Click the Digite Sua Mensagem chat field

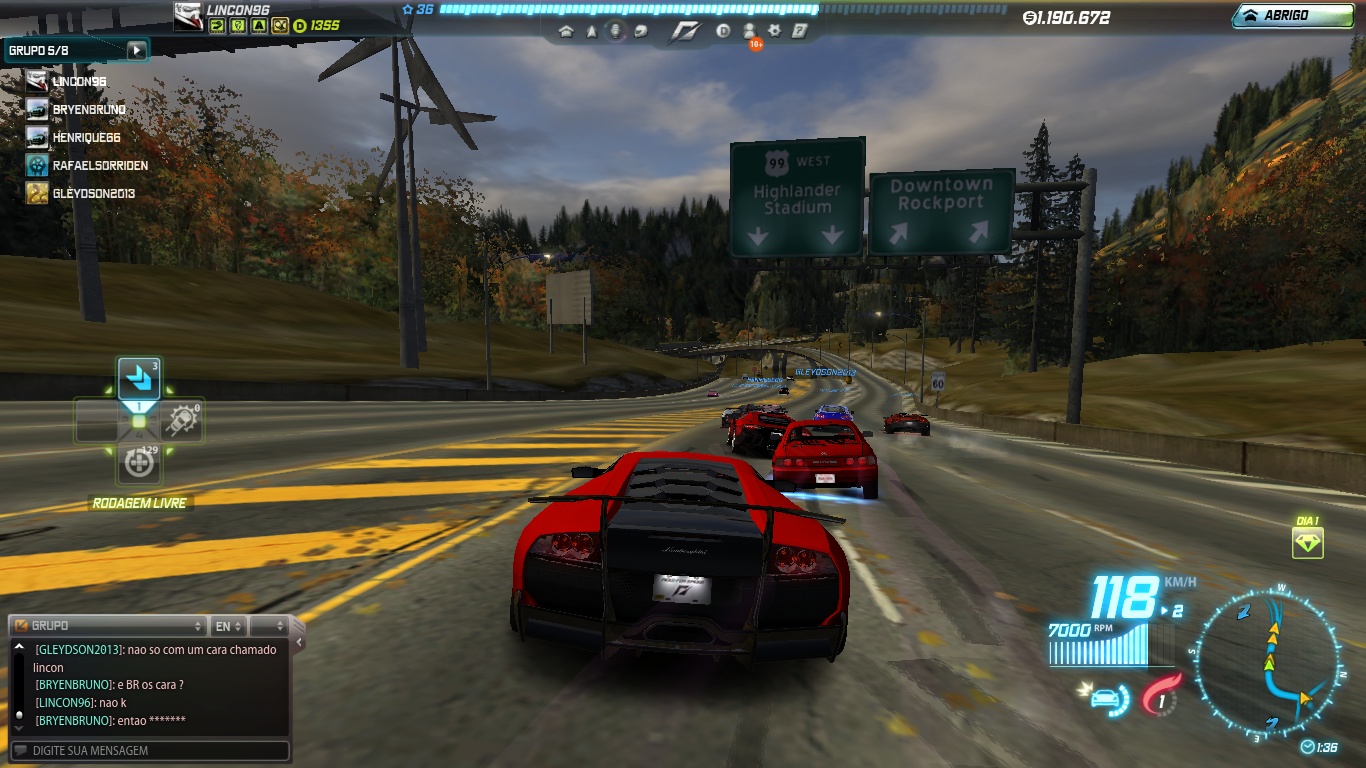coord(150,750)
